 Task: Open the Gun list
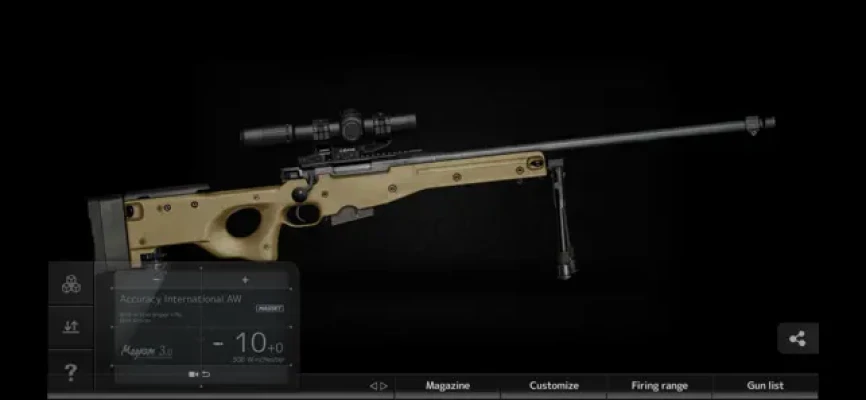(765, 385)
